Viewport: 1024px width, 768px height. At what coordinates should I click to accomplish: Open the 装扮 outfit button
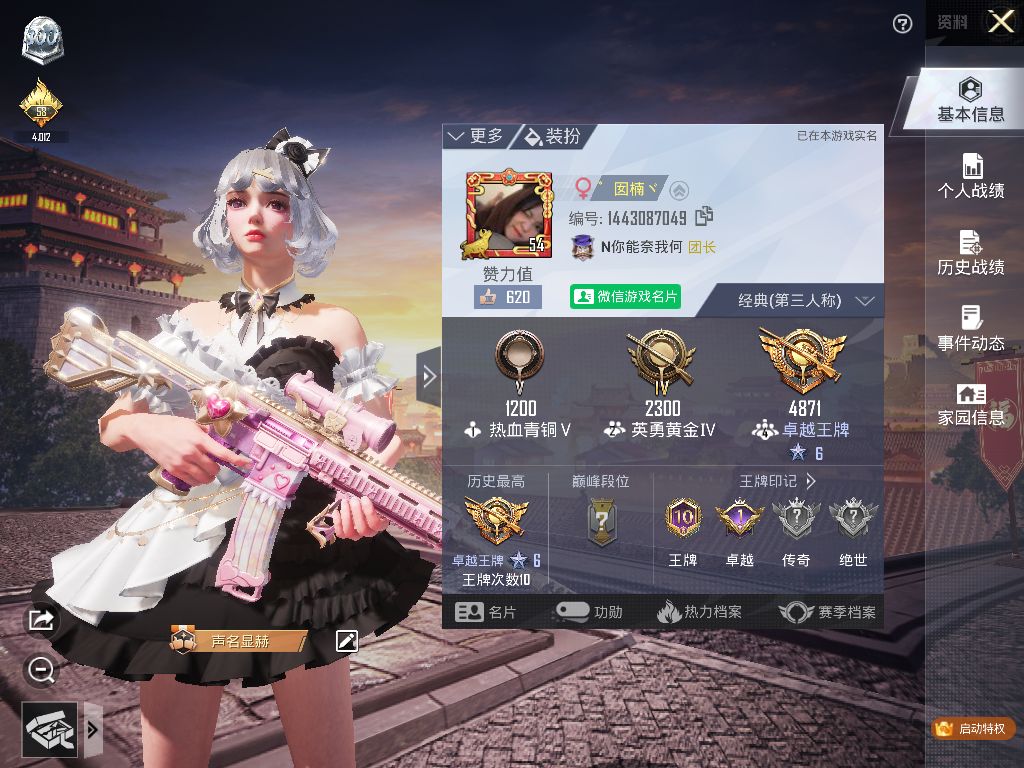552,136
